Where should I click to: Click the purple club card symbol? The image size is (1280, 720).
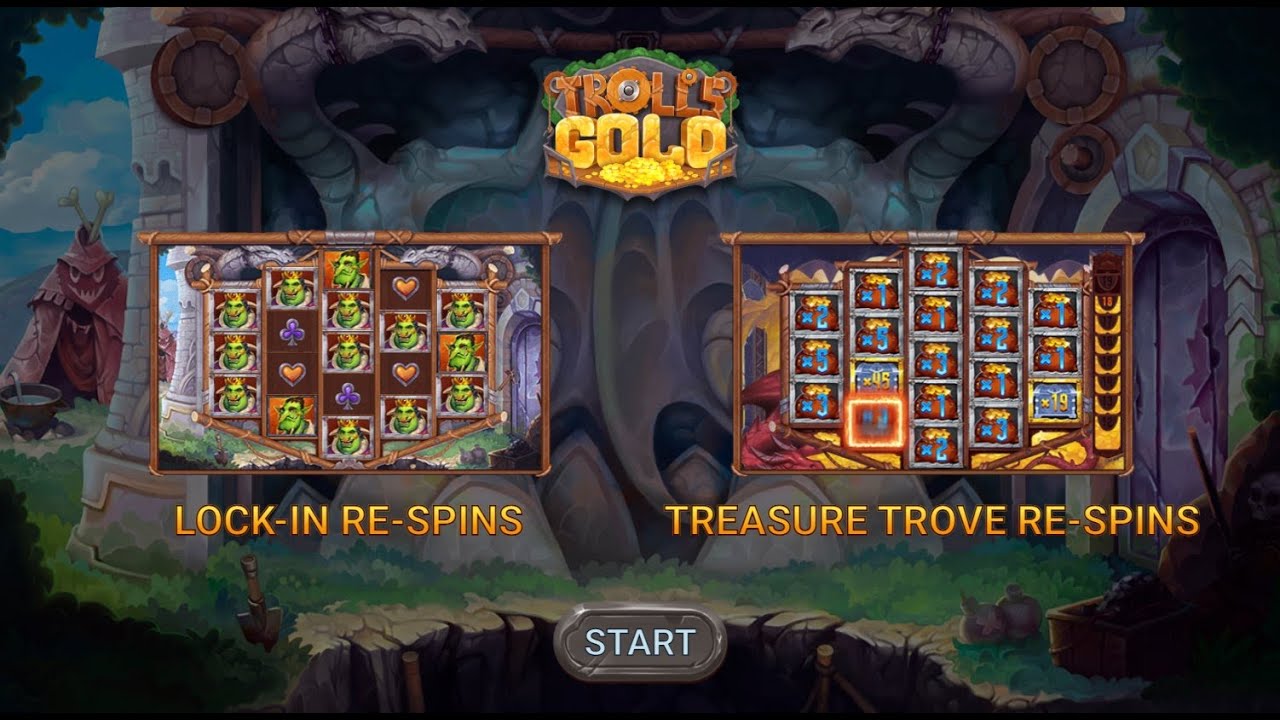click(x=292, y=330)
